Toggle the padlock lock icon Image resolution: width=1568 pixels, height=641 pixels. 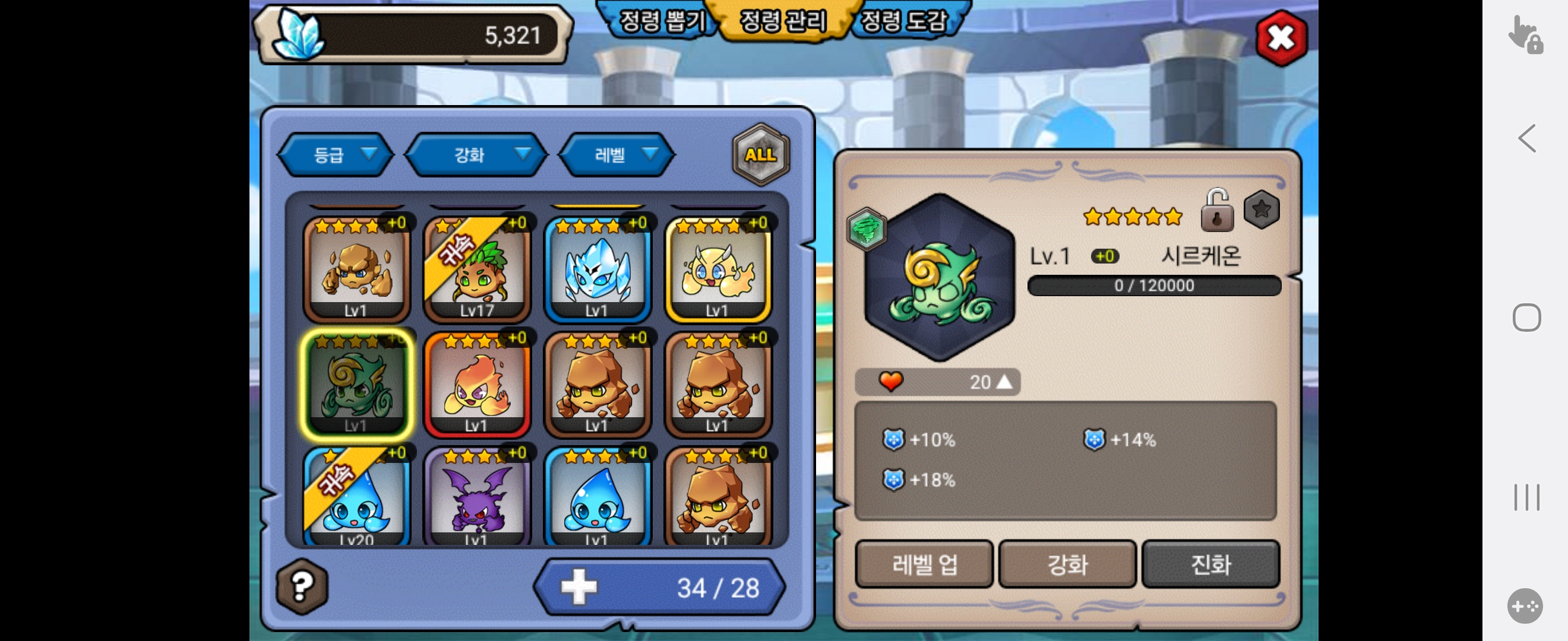coord(1216,211)
